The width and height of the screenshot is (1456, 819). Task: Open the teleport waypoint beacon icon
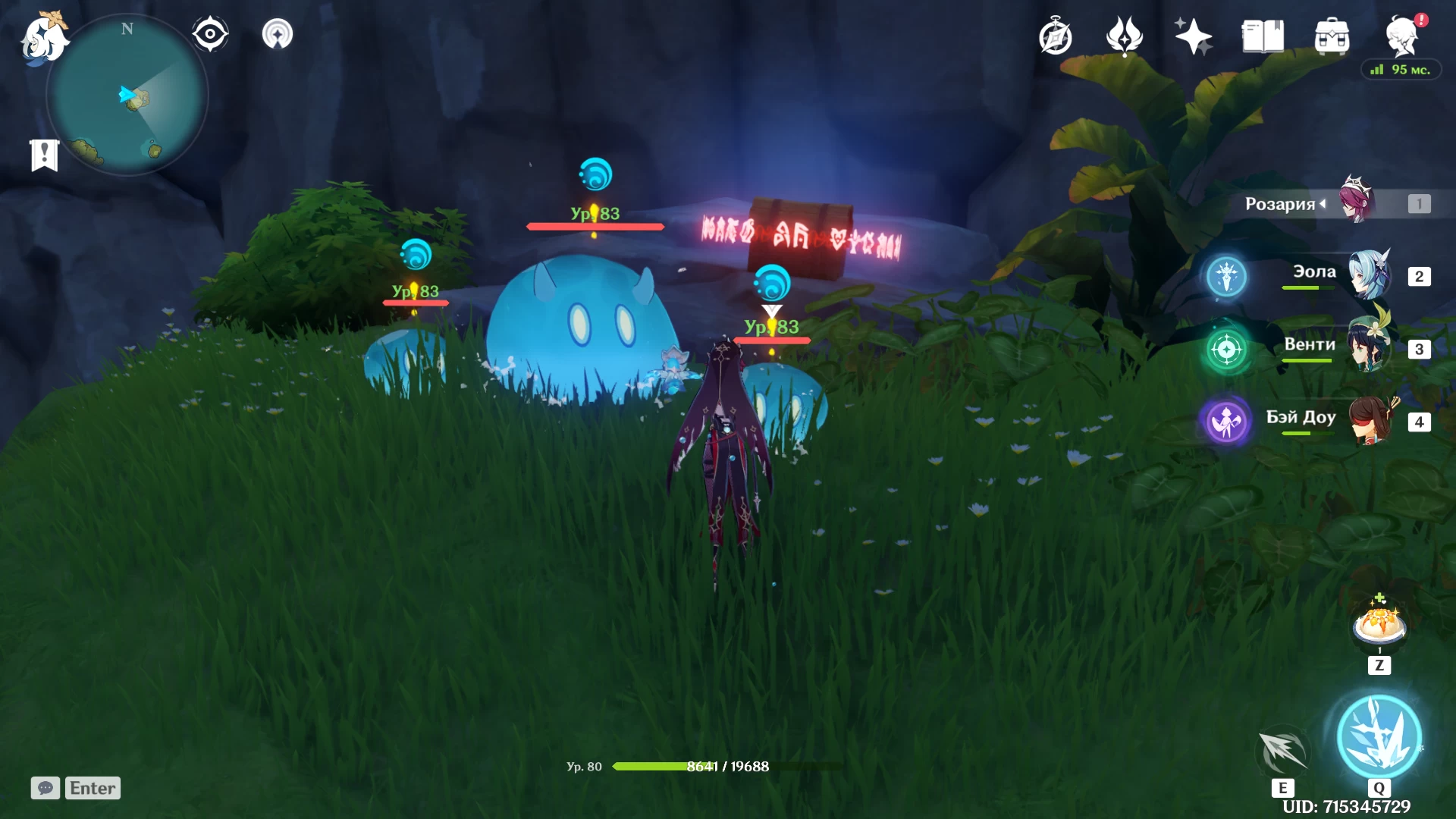(x=278, y=34)
